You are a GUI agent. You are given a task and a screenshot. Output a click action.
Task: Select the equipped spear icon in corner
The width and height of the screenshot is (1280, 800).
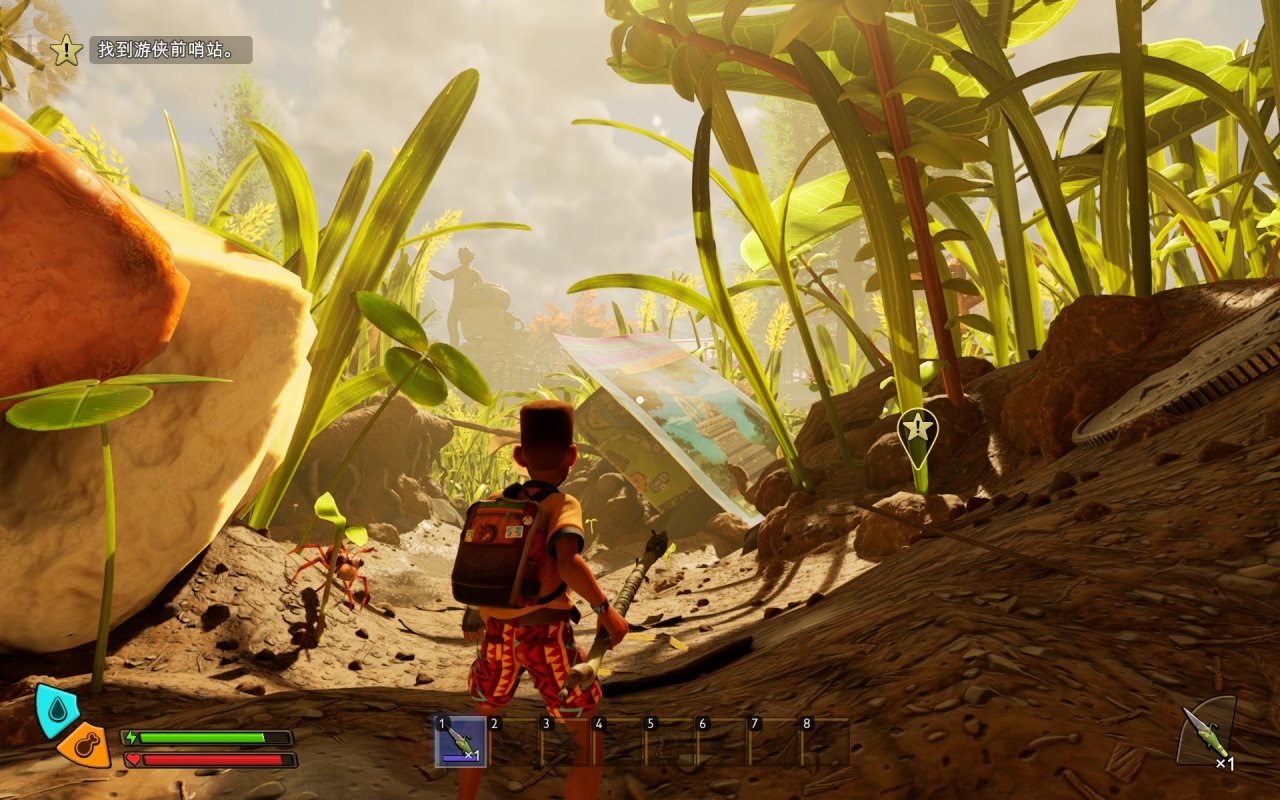(x=1206, y=732)
